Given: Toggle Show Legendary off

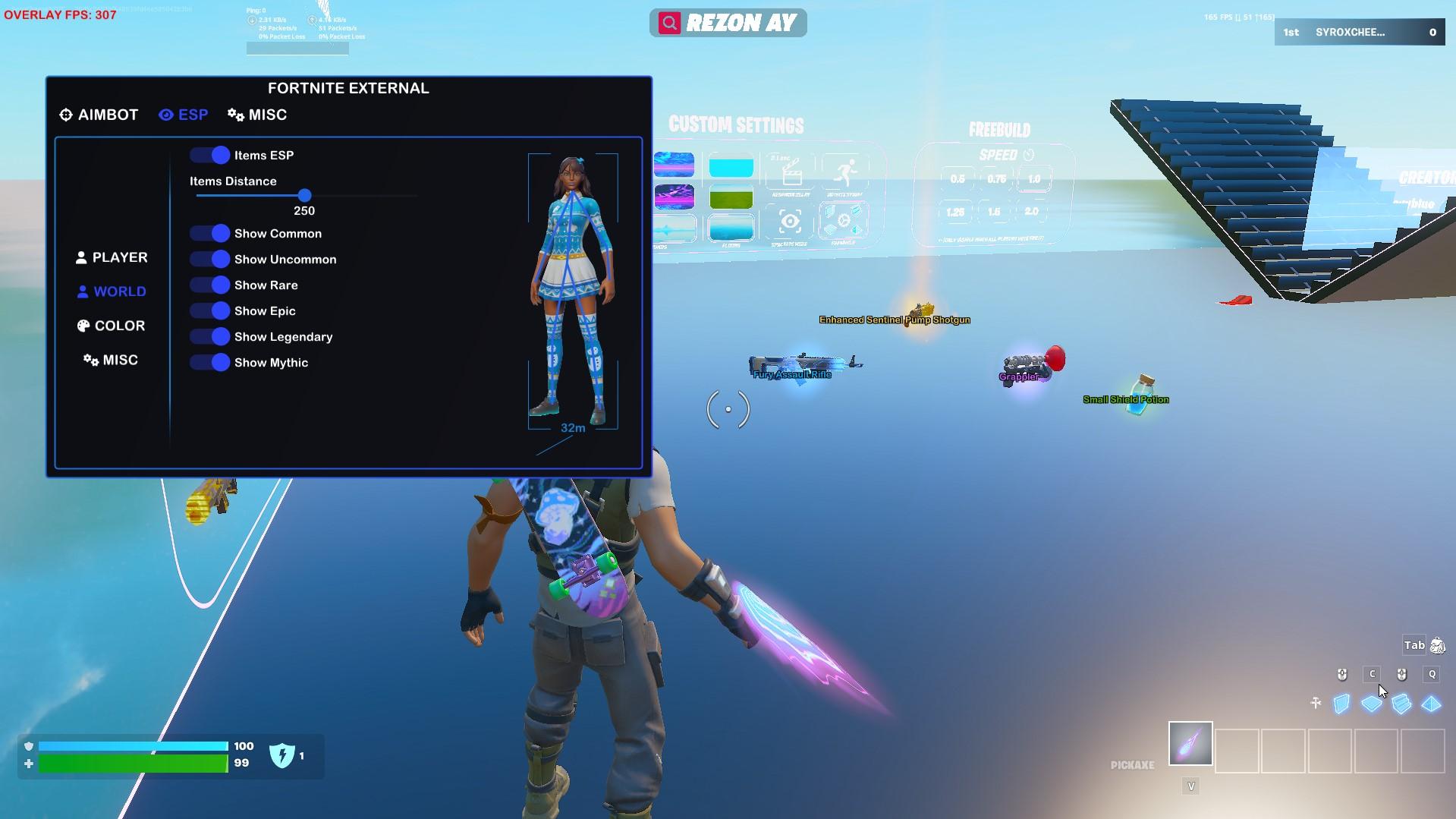Looking at the screenshot, I should coord(210,336).
